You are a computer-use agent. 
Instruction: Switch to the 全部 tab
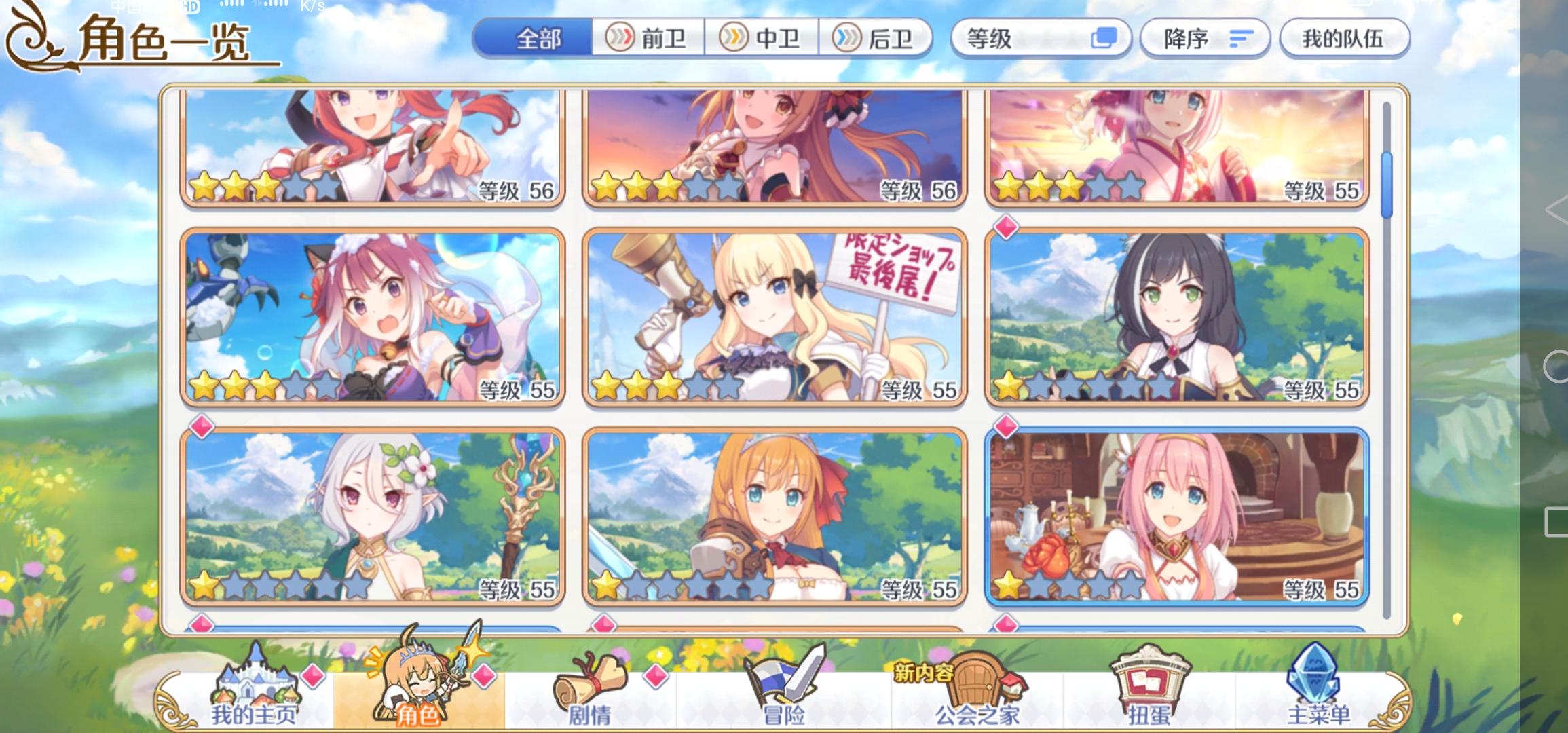(536, 39)
